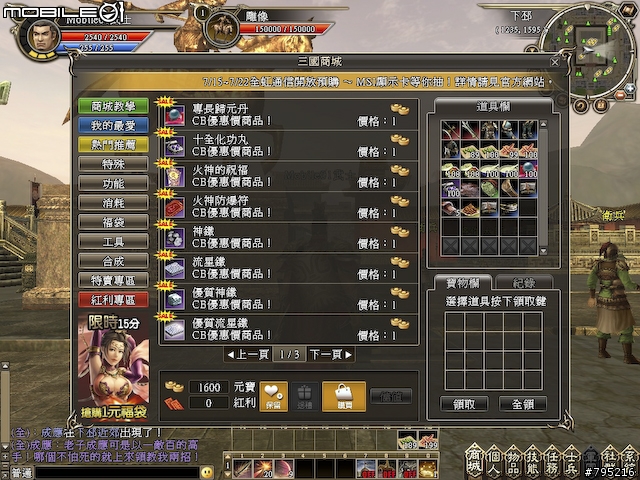
Task: Go to the next shop page 下一頁
Action: point(329,354)
